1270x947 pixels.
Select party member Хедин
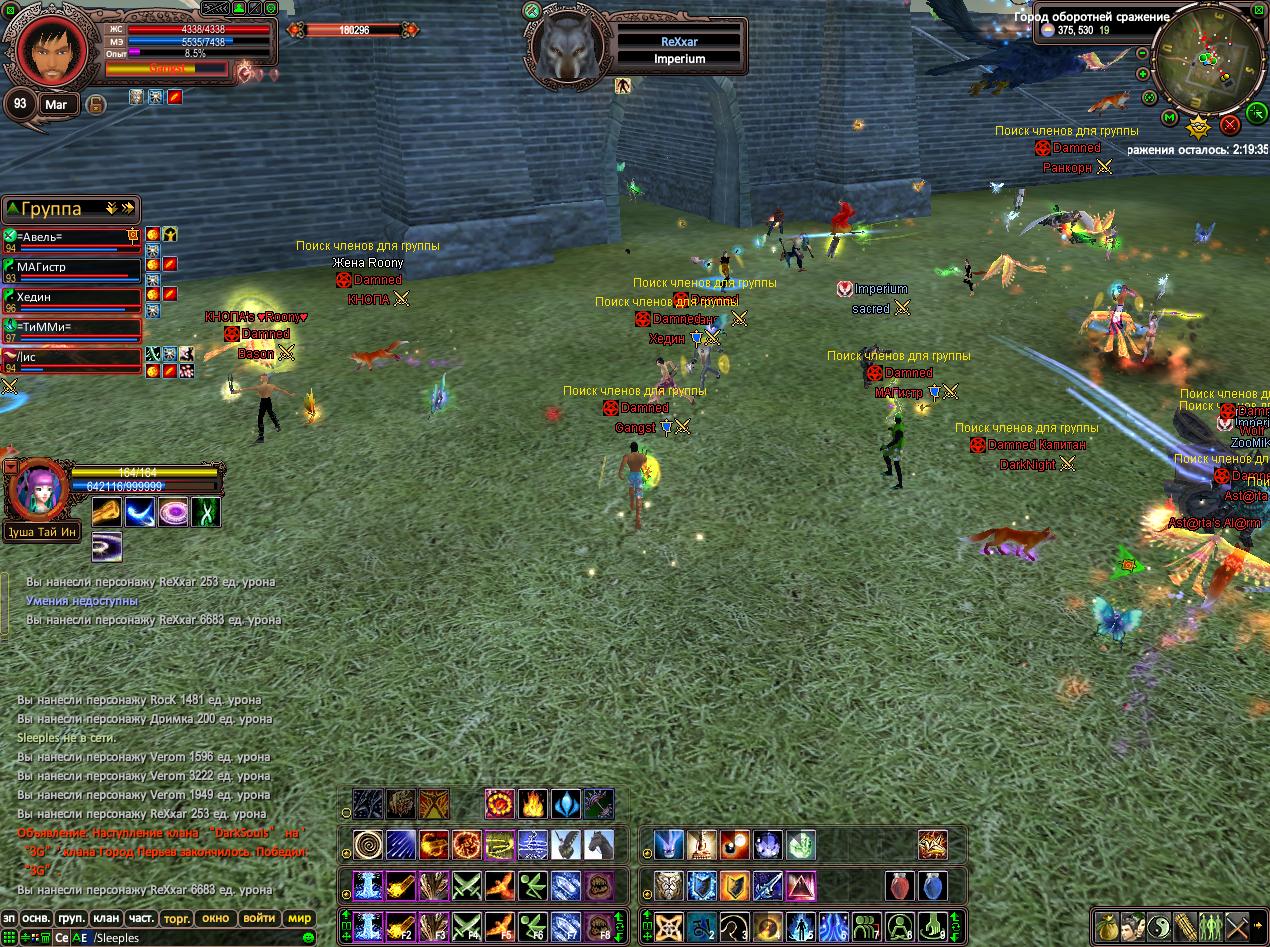(72, 297)
